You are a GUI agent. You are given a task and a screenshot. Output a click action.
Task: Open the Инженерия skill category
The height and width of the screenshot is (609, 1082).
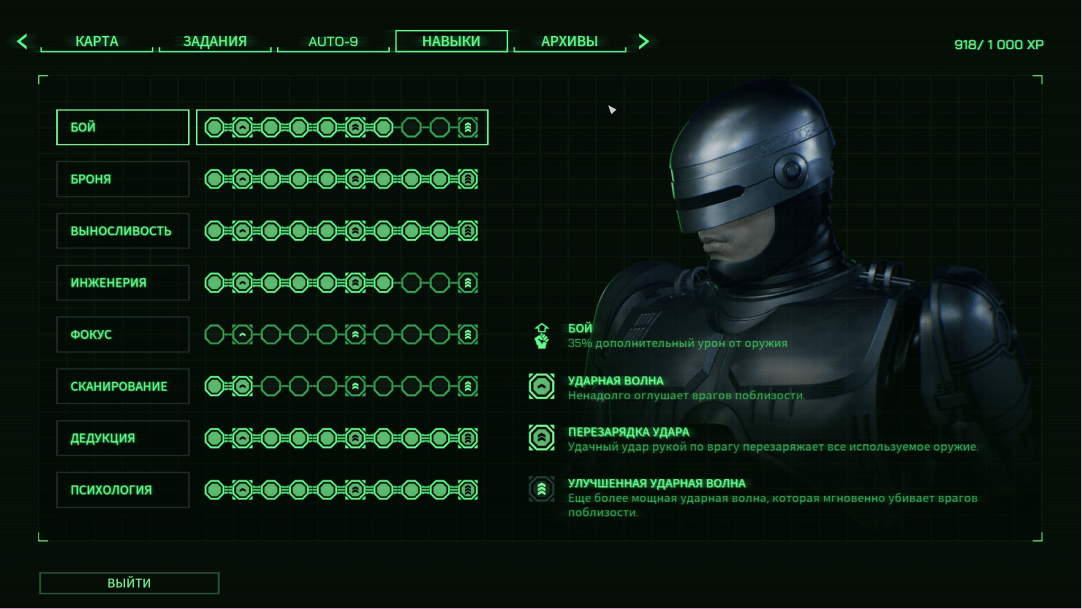pyautogui.click(x=123, y=283)
